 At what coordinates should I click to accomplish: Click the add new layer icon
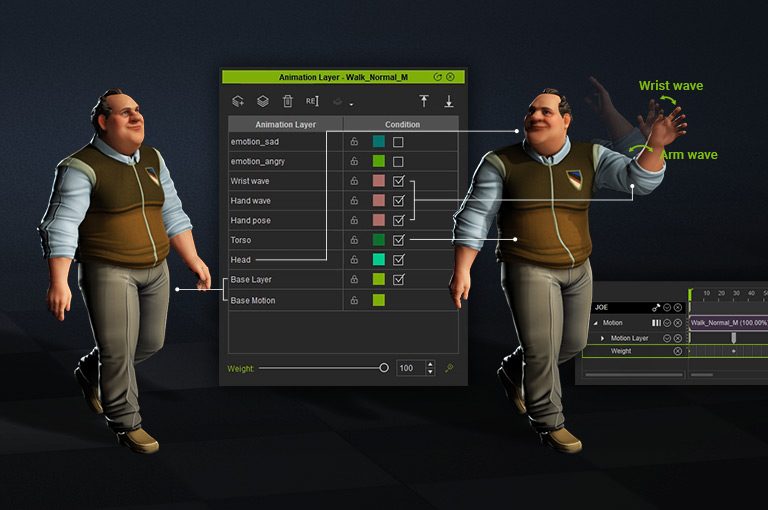coord(238,101)
